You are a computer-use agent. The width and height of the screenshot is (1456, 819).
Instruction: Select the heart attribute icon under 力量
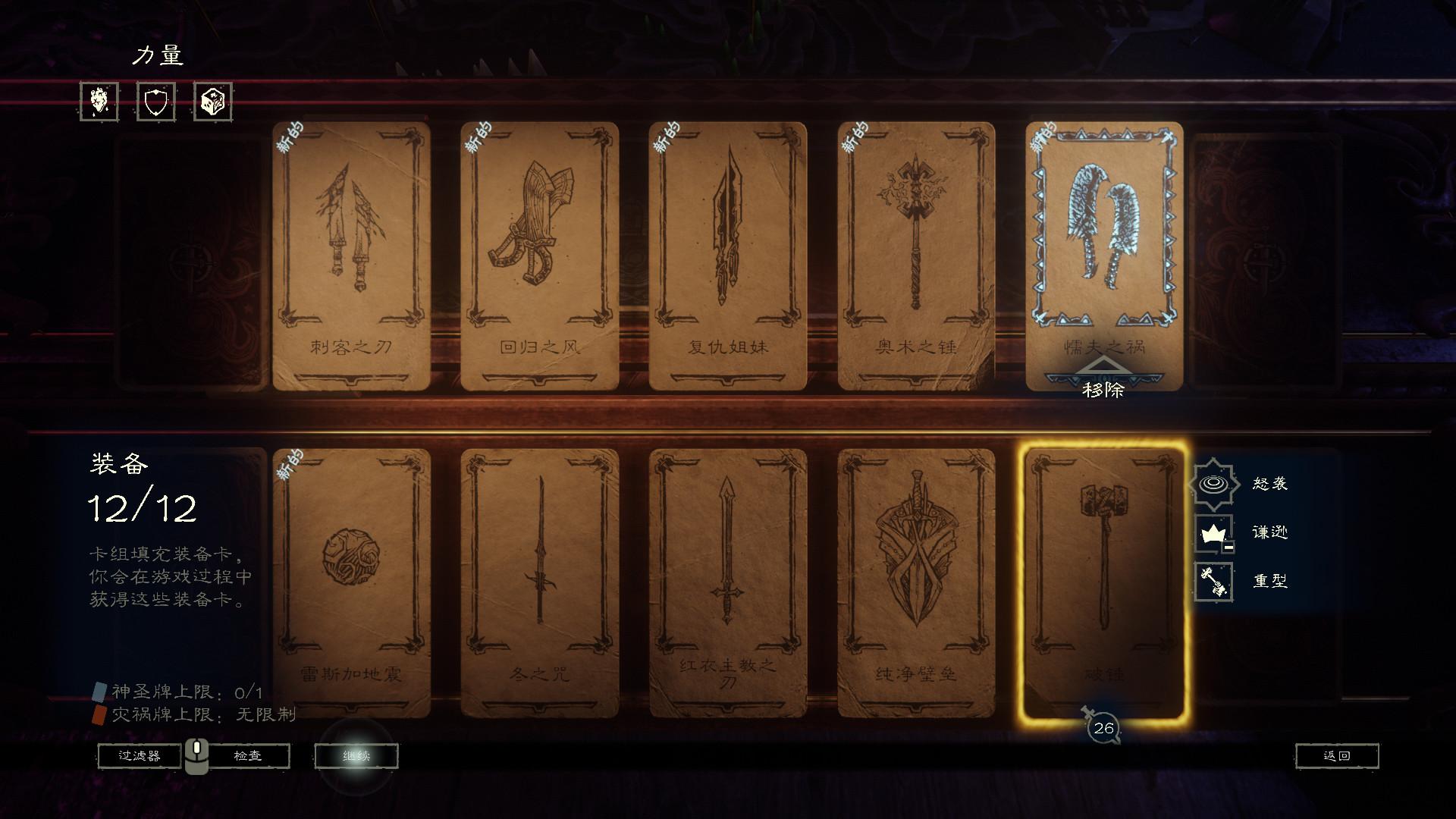point(99,102)
